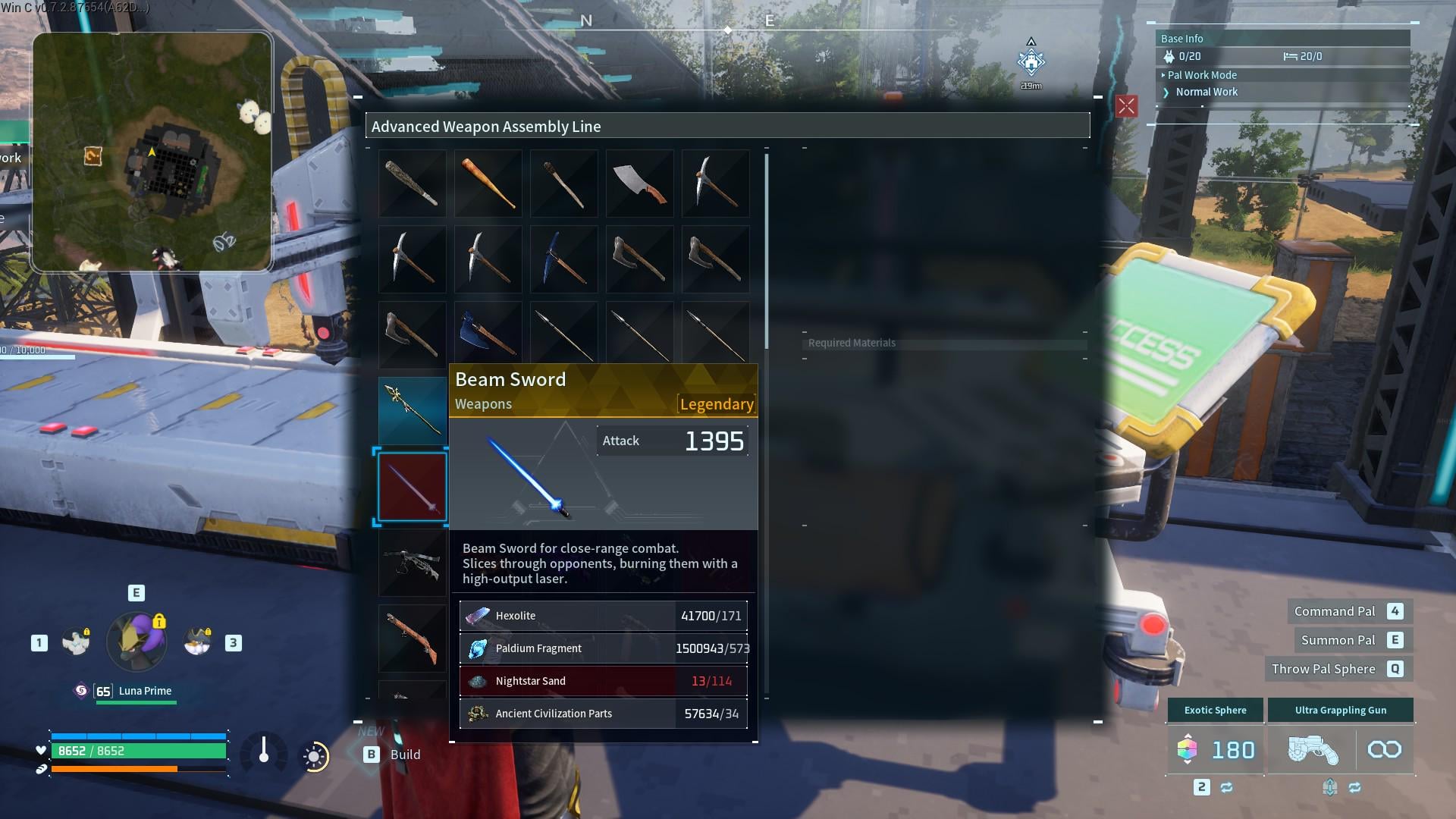Change the Normal Work pal mode
Viewport: 1456px width, 819px height.
pos(1206,92)
